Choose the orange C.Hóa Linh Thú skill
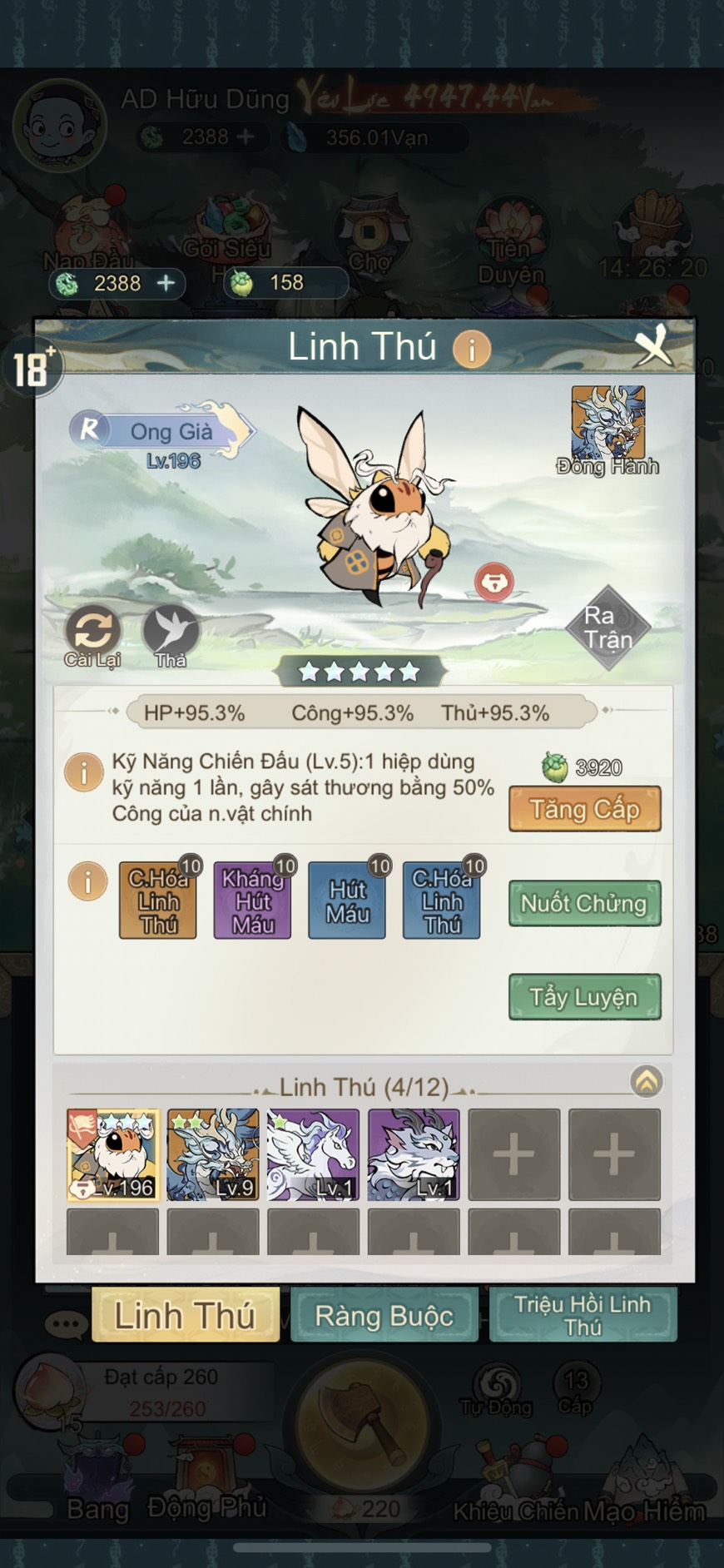The width and height of the screenshot is (724, 1568). (158, 901)
